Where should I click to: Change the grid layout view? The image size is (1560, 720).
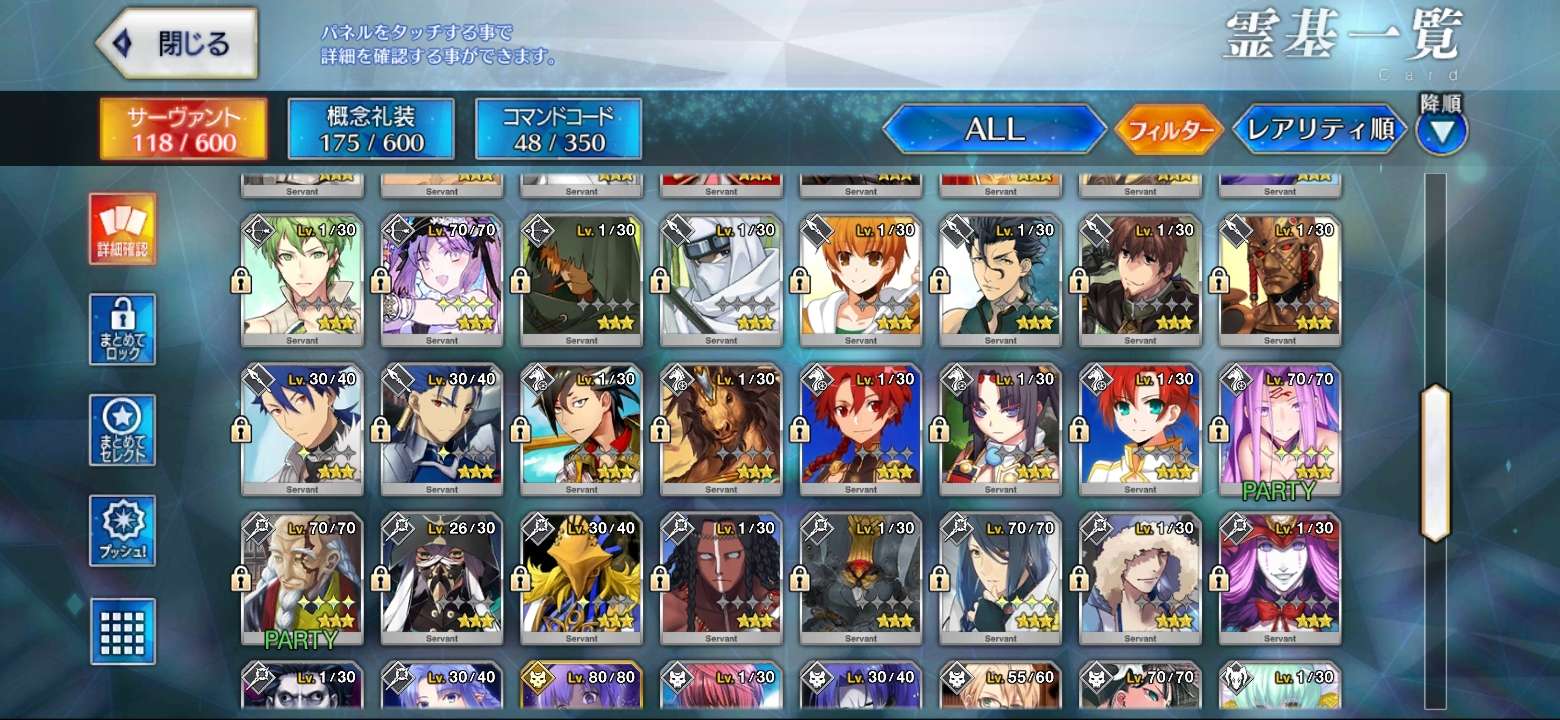122,631
